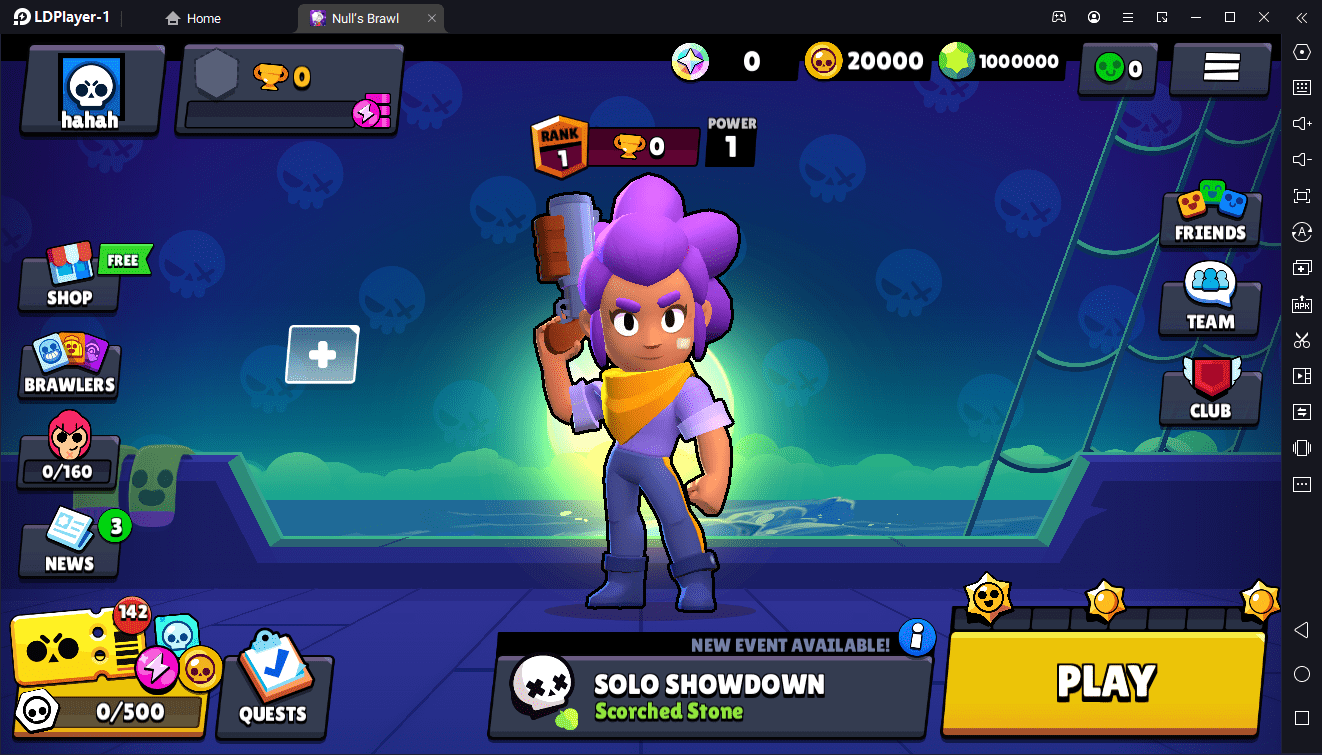This screenshot has width=1322, height=755.
Task: Expand sidebar more options with three dots
Action: (x=1301, y=484)
